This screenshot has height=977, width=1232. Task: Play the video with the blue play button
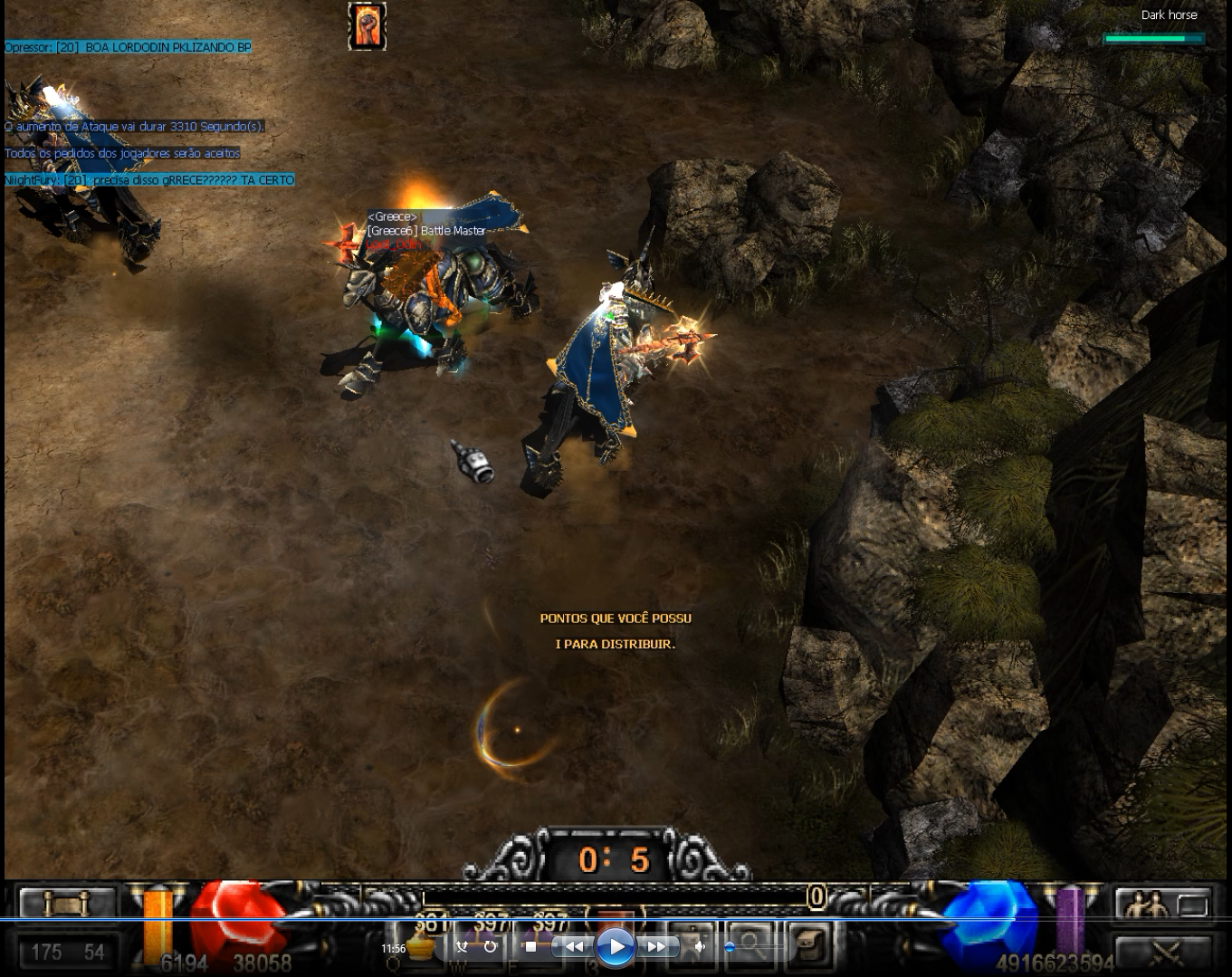pos(616,947)
